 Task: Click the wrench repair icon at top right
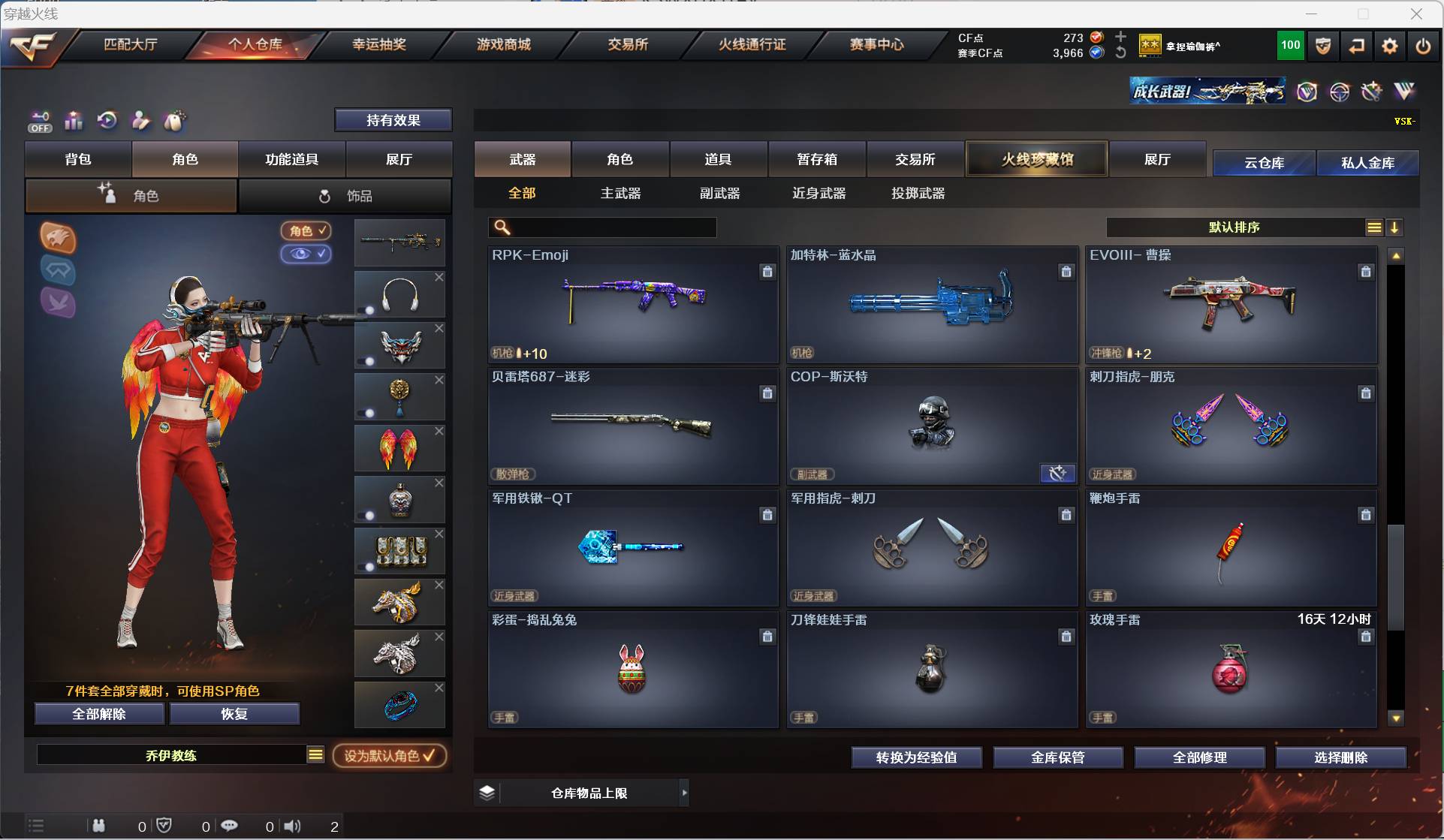(x=1372, y=92)
